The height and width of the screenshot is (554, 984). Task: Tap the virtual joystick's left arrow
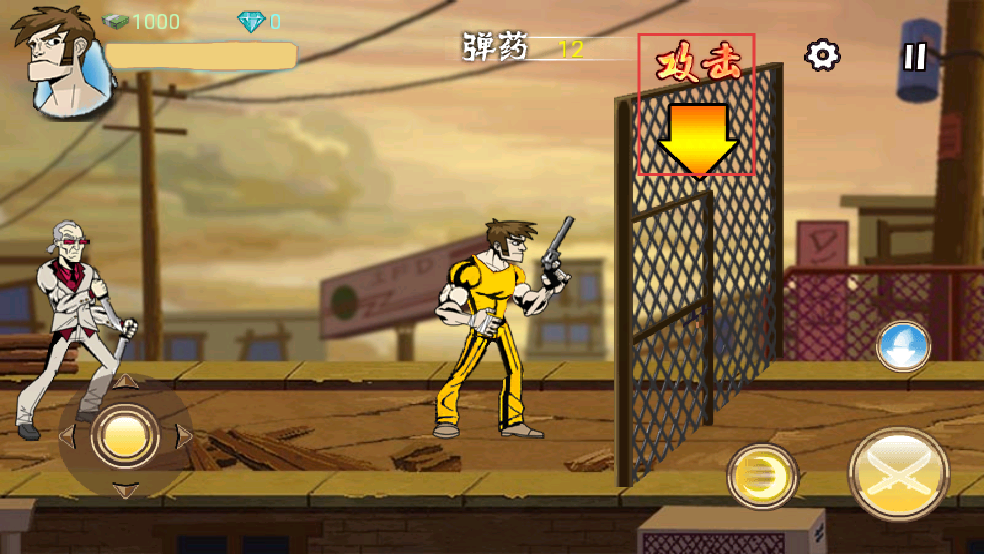click(68, 436)
